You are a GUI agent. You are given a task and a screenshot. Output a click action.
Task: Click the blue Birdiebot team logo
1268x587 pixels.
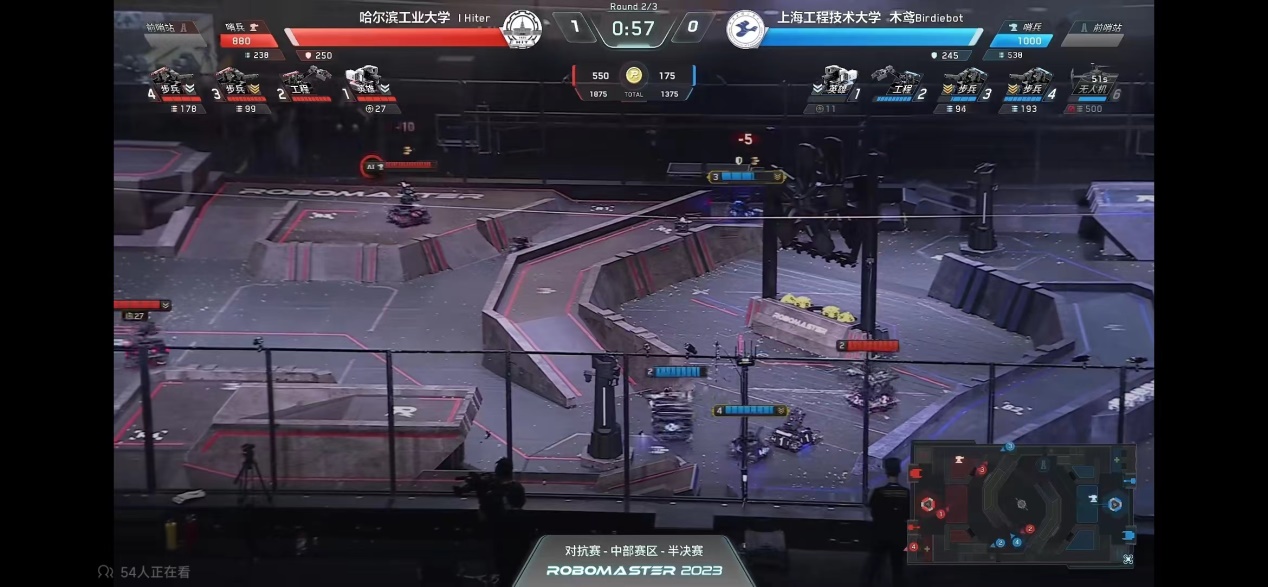click(x=745, y=29)
